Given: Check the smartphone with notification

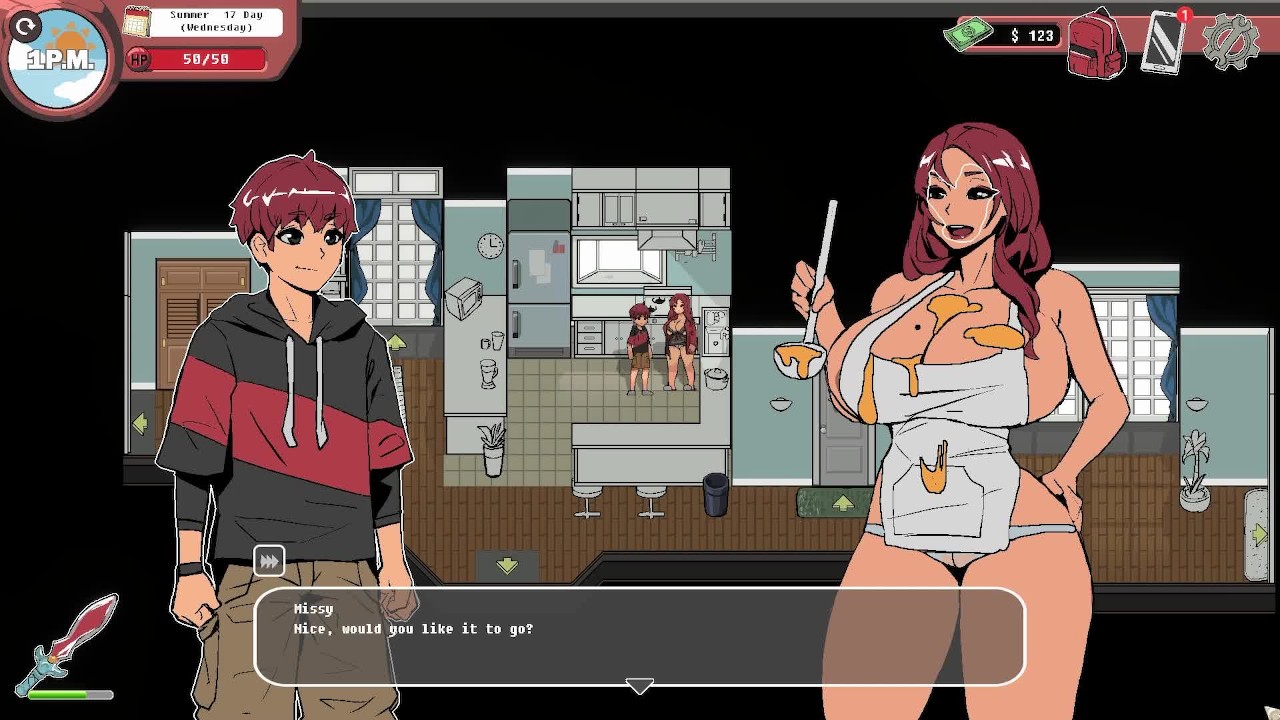Looking at the screenshot, I should pyautogui.click(x=1163, y=42).
